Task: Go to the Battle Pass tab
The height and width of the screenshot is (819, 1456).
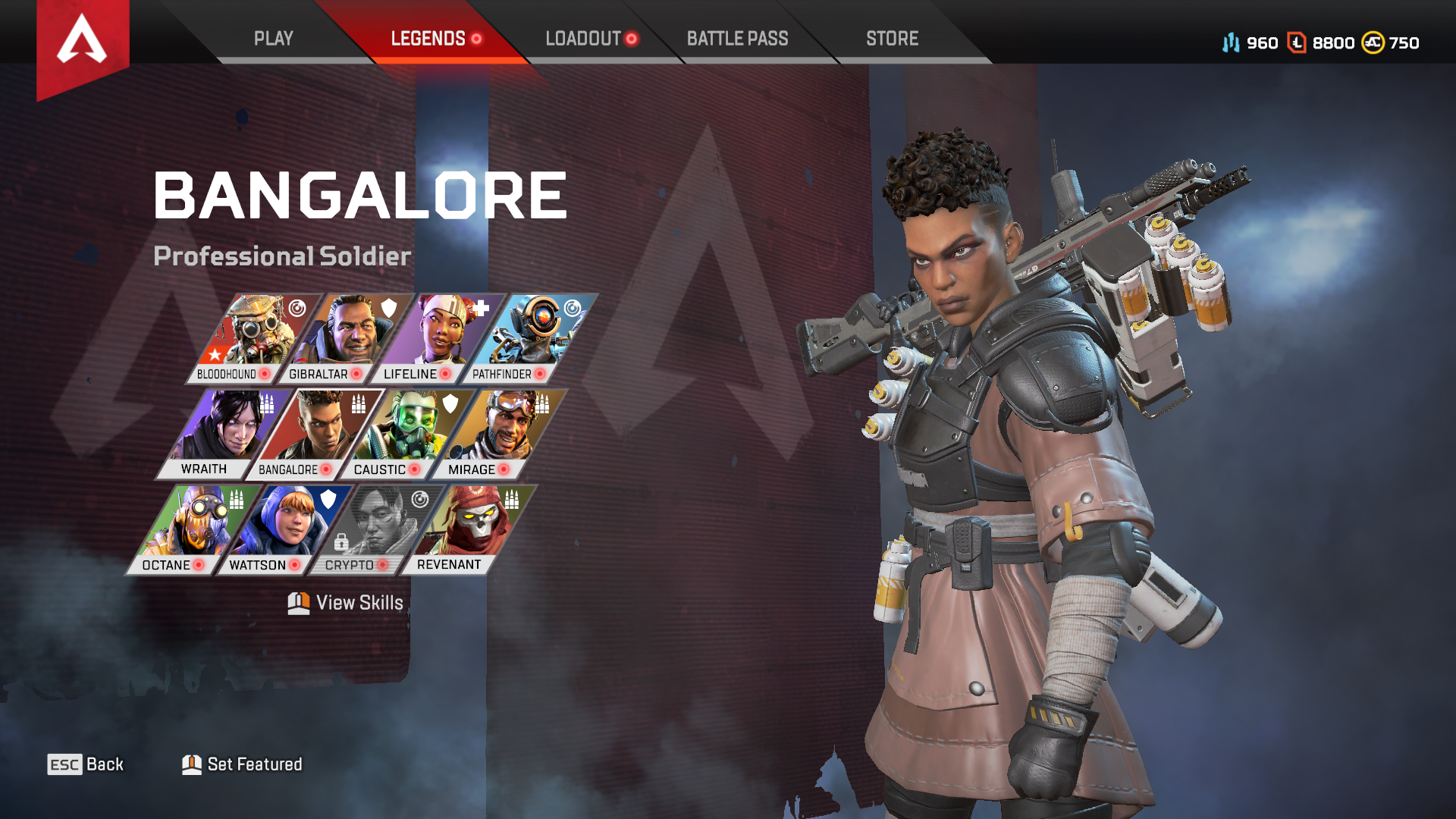Action: tap(737, 39)
